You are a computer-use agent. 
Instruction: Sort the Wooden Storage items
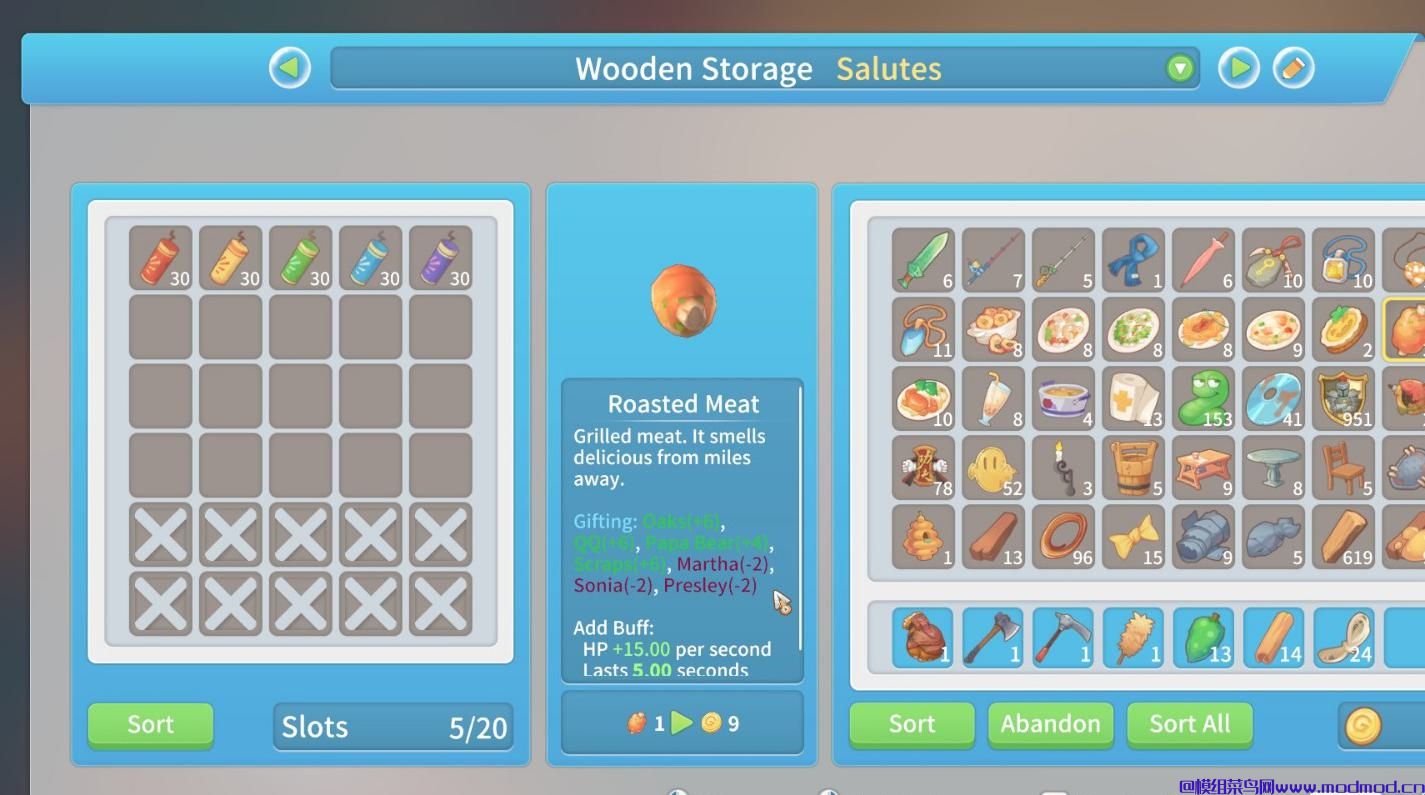pos(150,725)
